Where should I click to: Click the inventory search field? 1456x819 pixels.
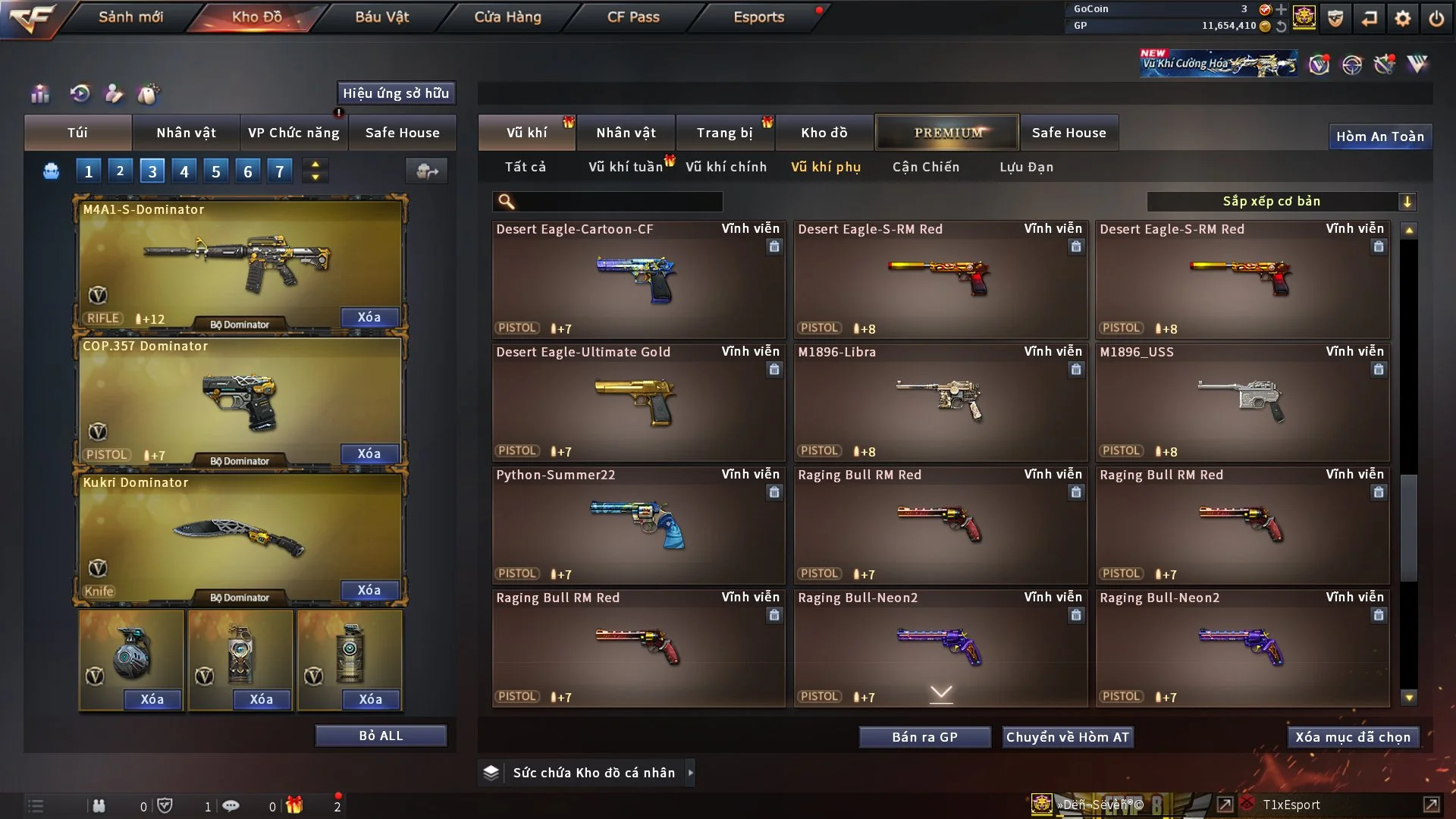tap(618, 202)
